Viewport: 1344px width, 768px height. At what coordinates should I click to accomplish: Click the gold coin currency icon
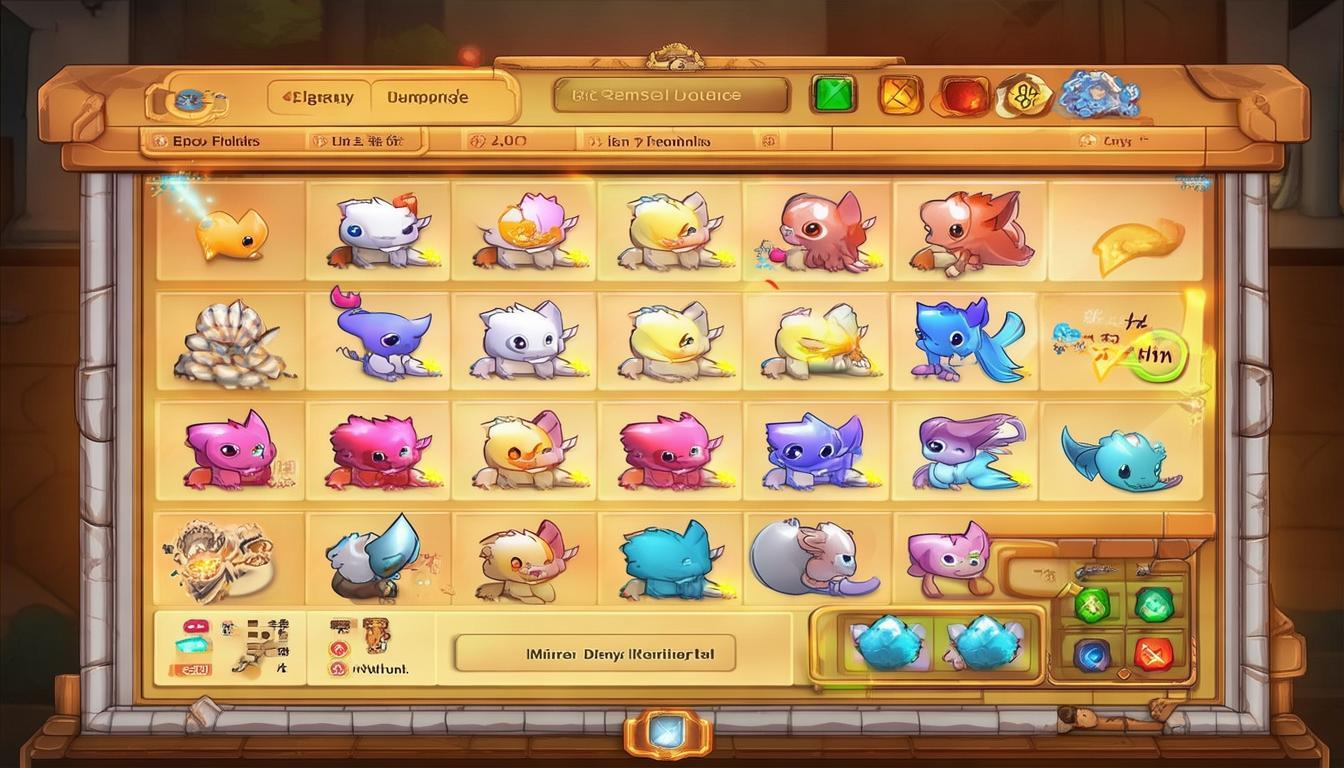(x=1024, y=96)
